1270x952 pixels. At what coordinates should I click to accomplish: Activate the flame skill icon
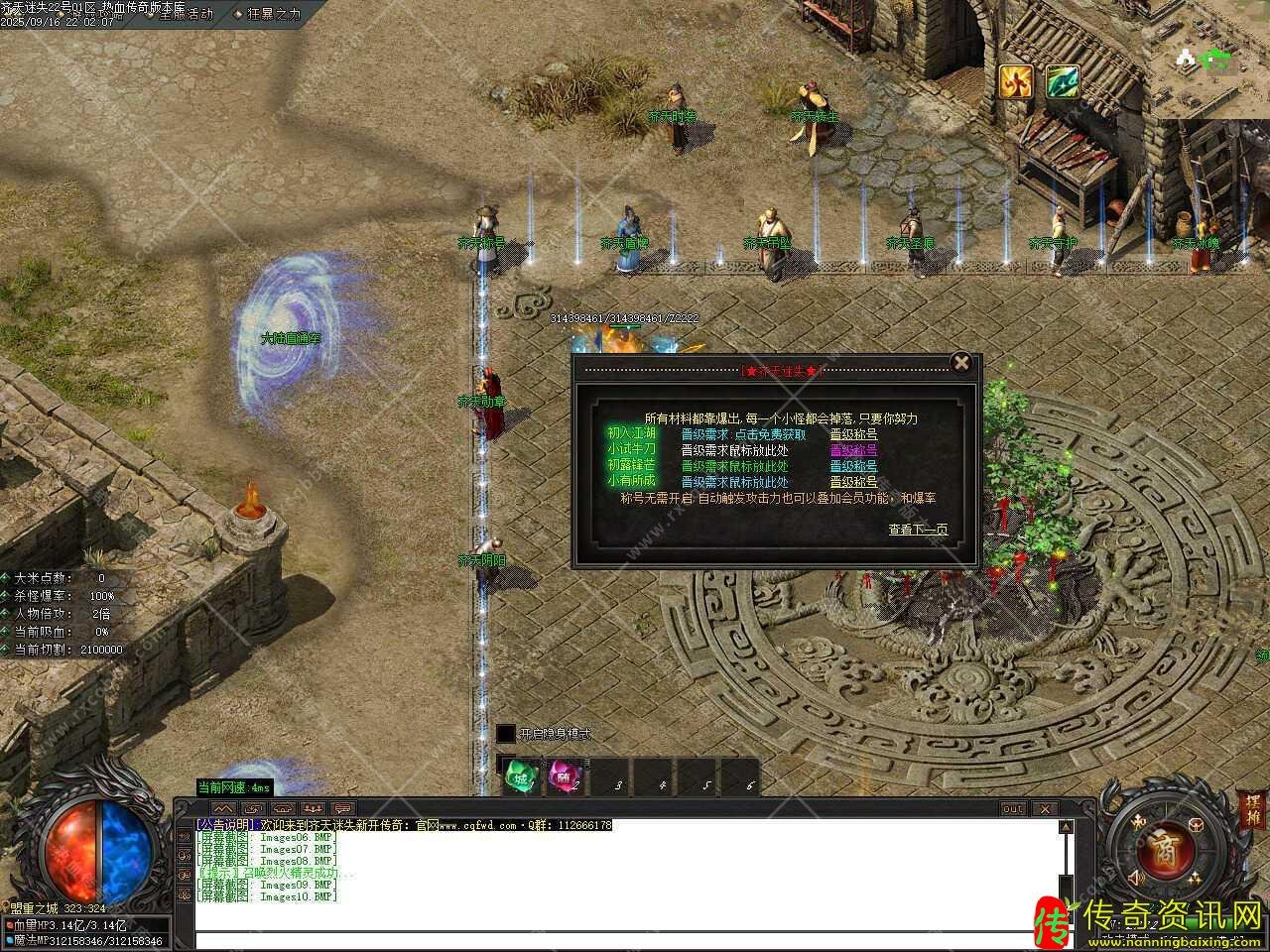coord(1015,81)
